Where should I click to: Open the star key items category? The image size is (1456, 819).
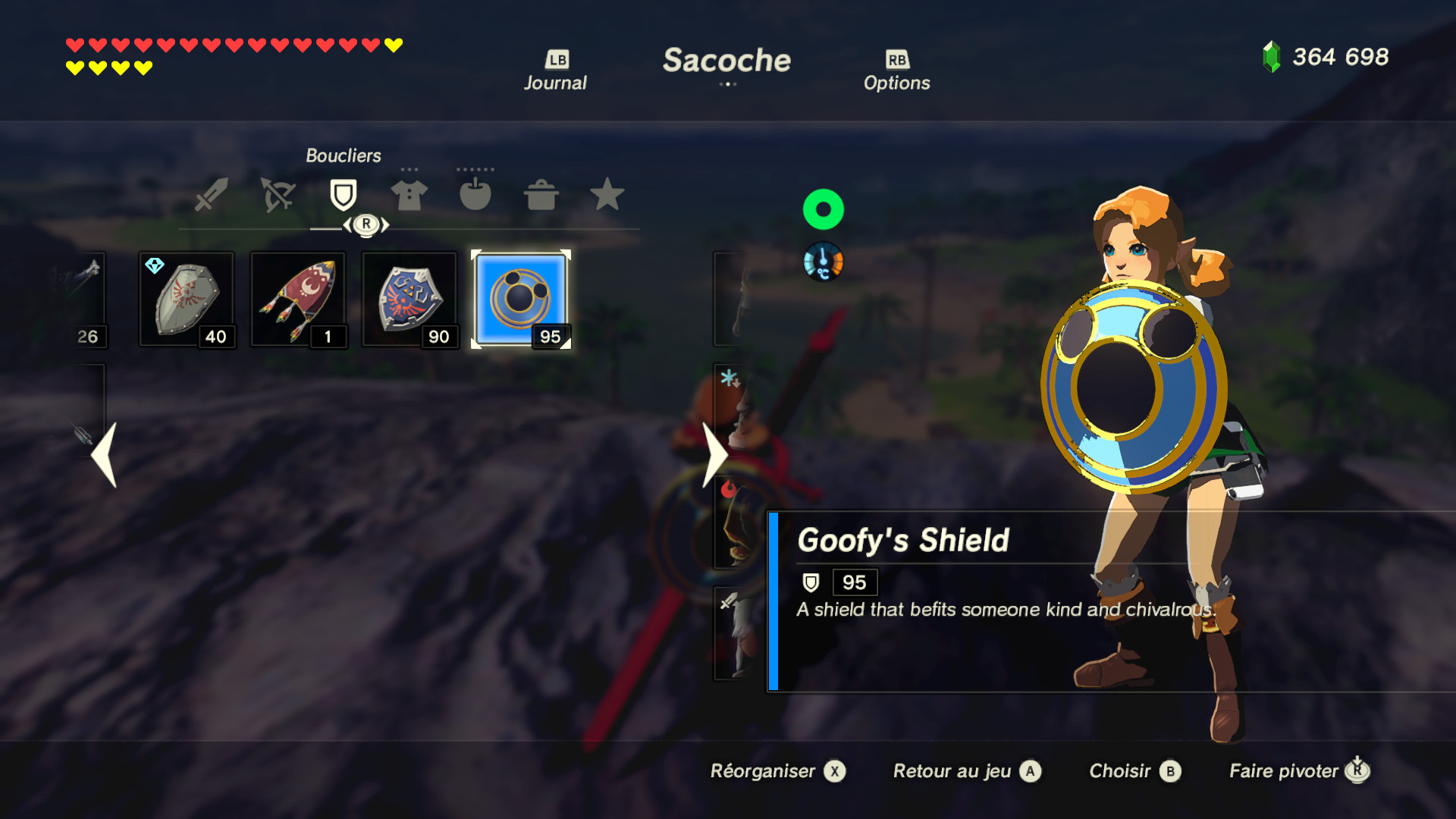(610, 195)
